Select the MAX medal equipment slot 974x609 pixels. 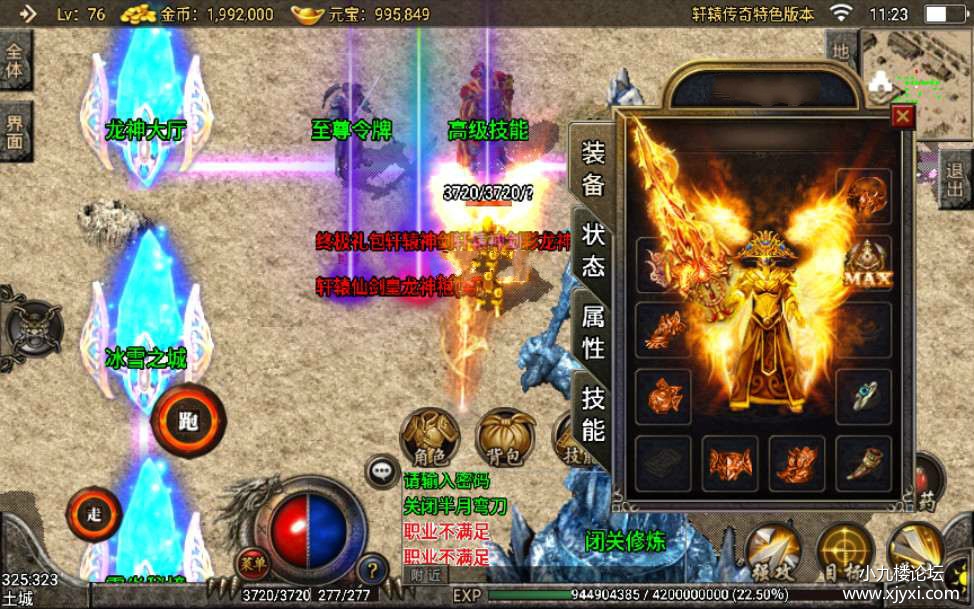coord(866,267)
